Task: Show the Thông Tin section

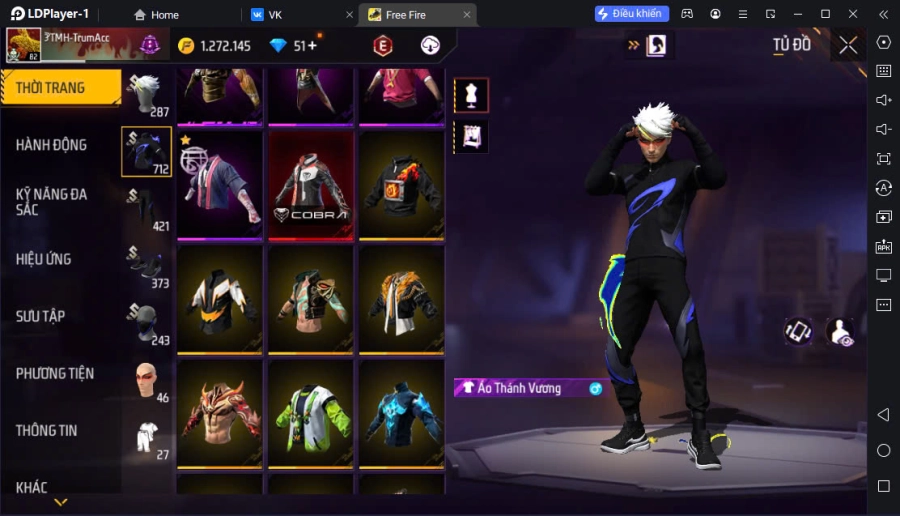Action: pos(60,430)
